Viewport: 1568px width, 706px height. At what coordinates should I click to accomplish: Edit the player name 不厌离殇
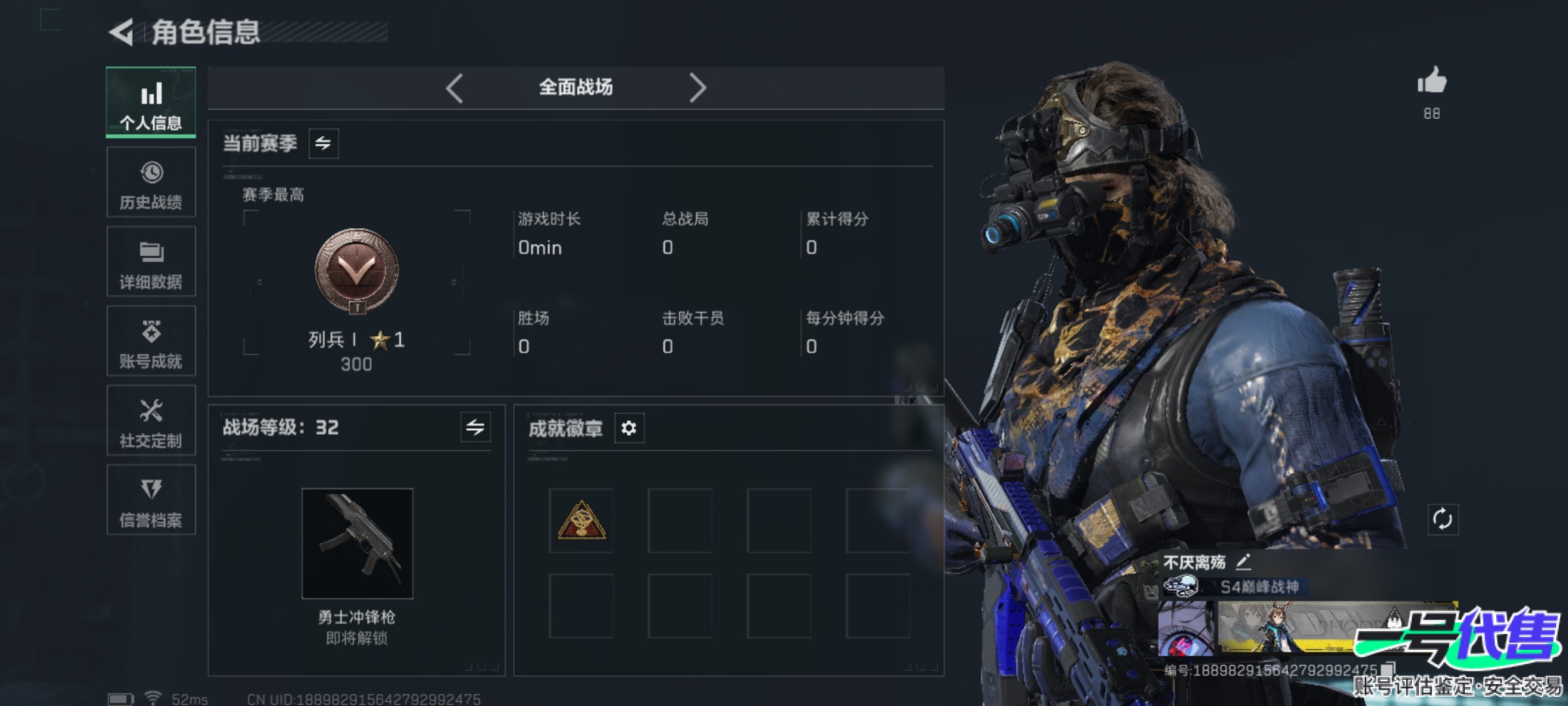1244,562
